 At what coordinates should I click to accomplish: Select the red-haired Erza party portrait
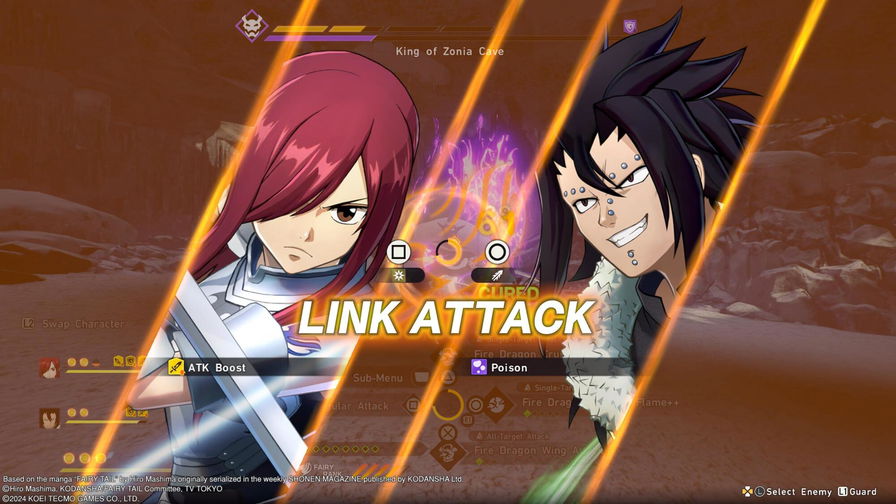tap(49, 365)
